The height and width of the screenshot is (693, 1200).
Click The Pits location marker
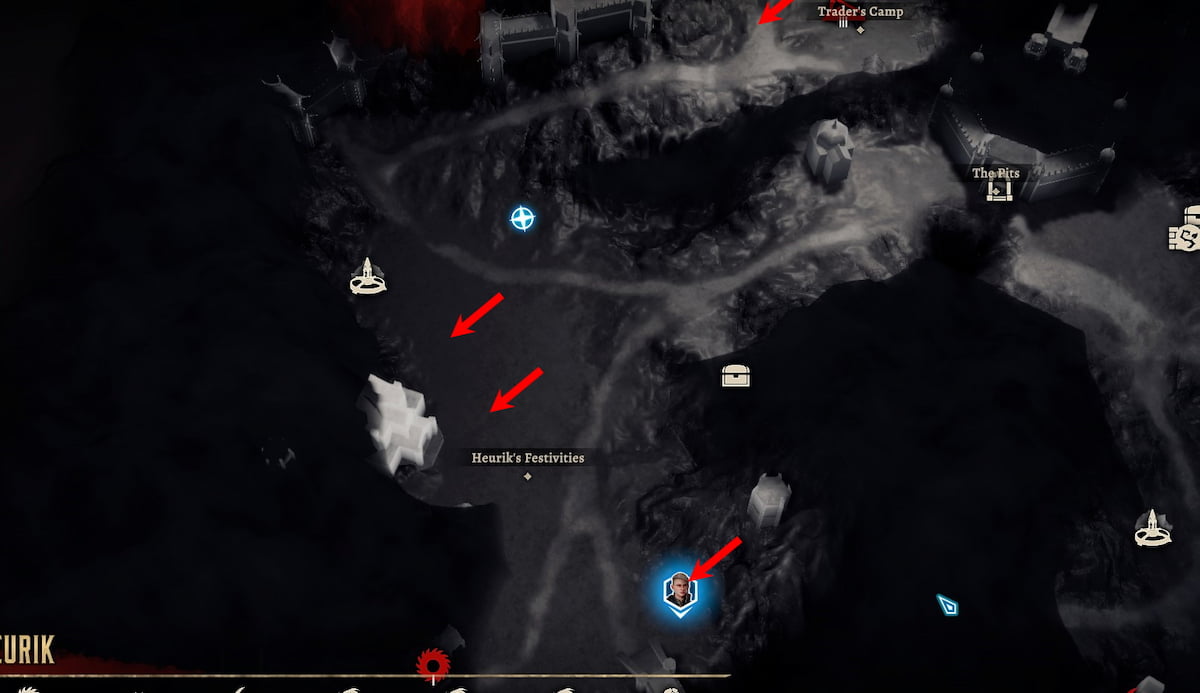pyautogui.click(x=998, y=190)
